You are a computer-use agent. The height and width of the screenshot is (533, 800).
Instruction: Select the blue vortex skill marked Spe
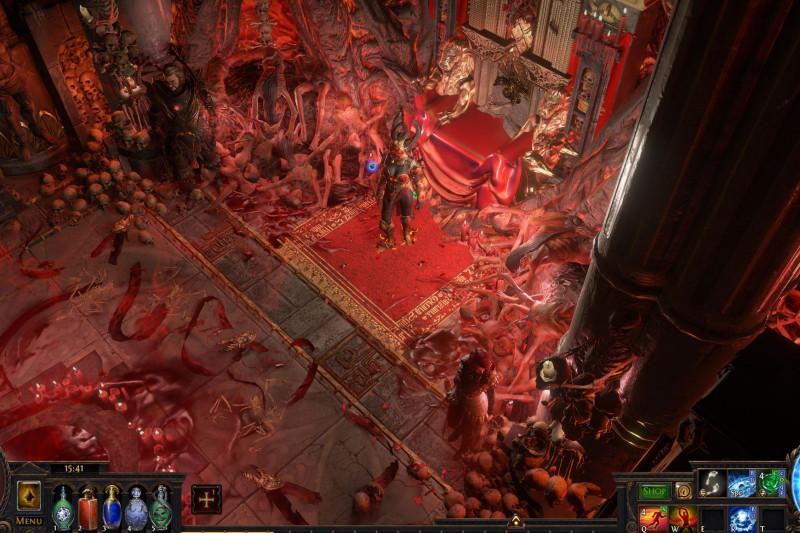[741, 484]
